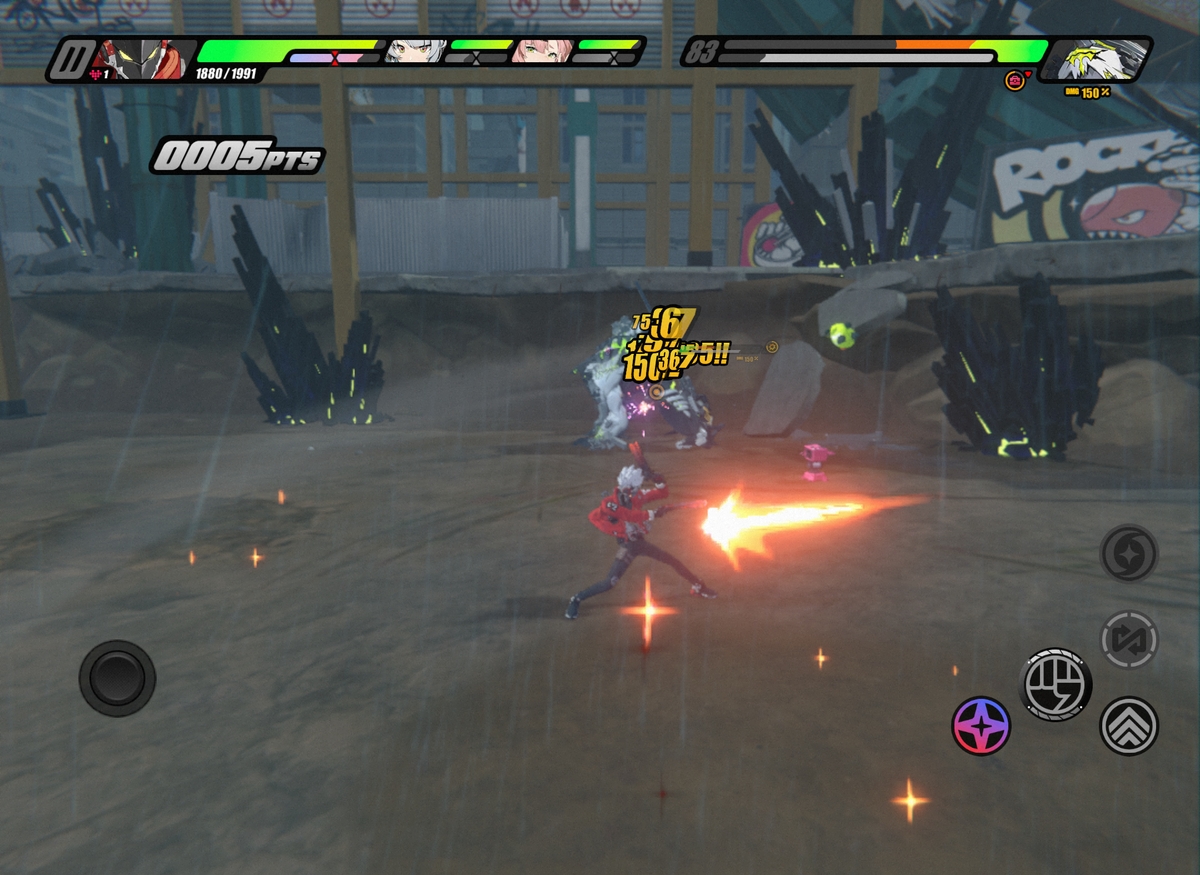
Task: Activate the pink-purple star special attack
Action: pyautogui.click(x=981, y=726)
